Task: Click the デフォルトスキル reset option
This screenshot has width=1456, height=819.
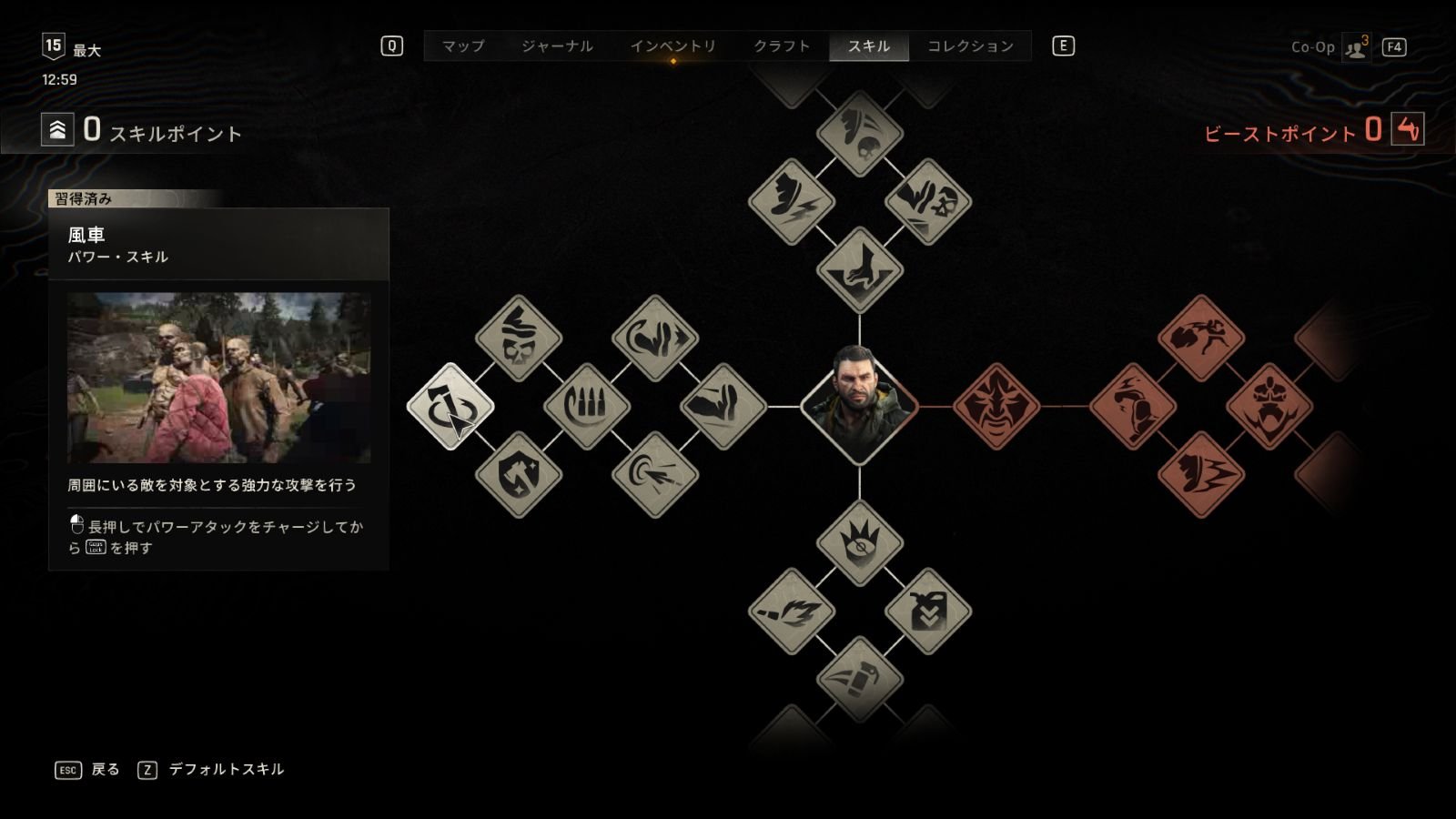Action: tap(226, 770)
